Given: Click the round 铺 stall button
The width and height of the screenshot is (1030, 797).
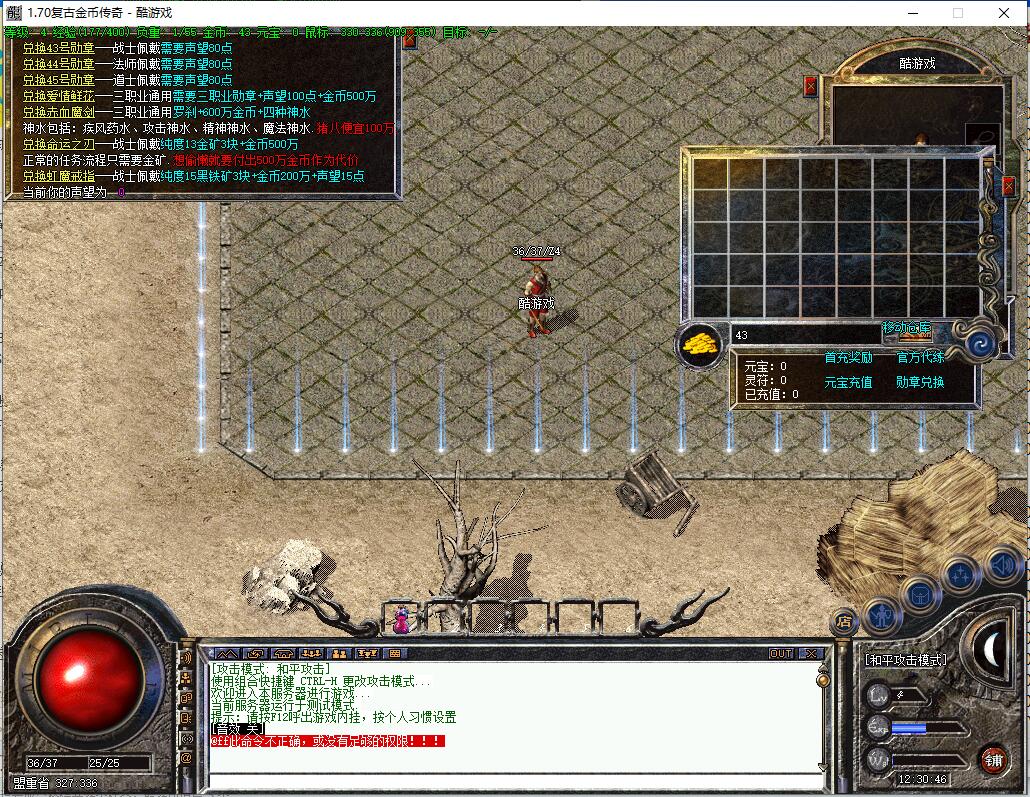Looking at the screenshot, I should pos(992,759).
